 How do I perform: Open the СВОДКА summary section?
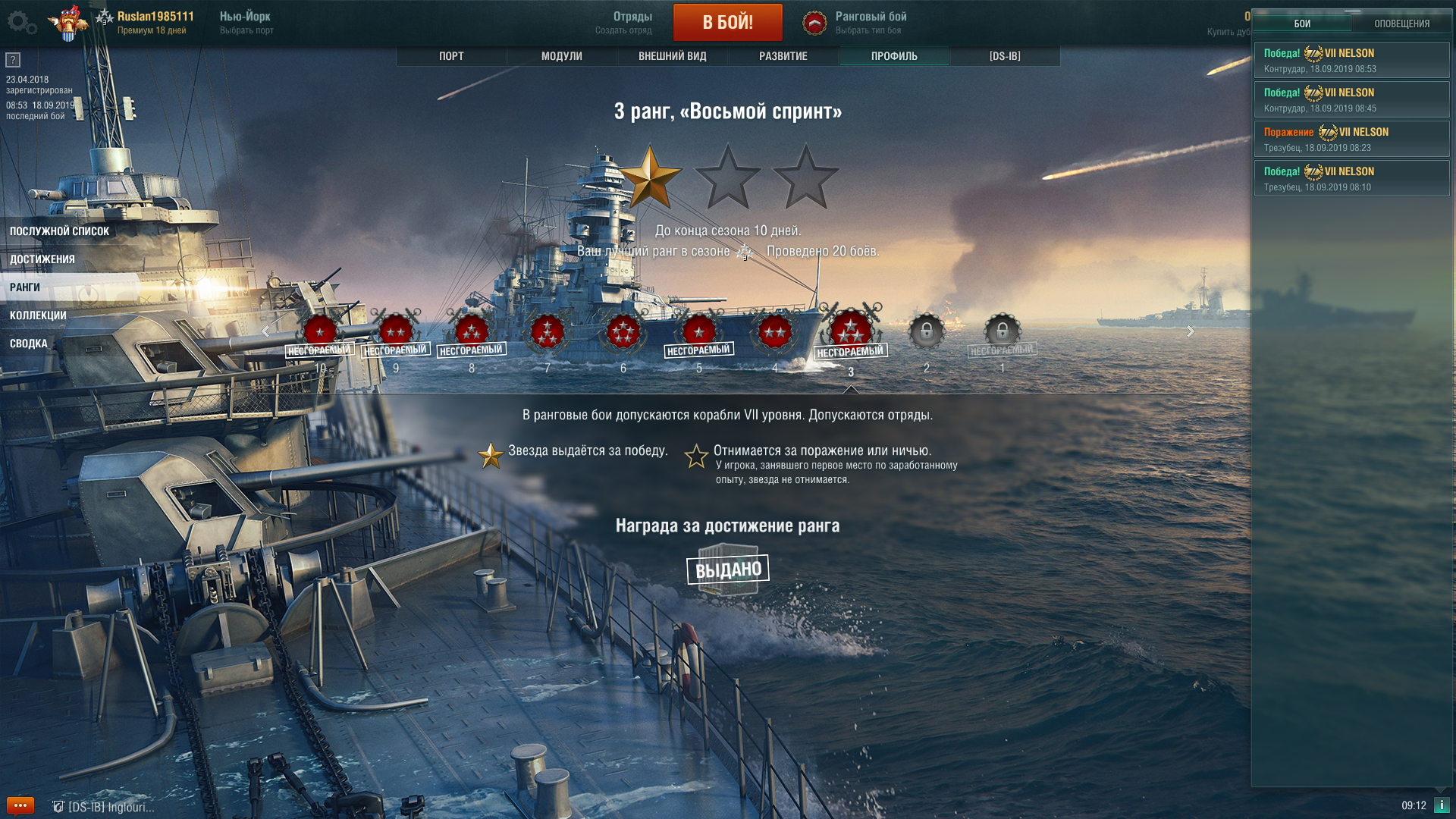coord(29,344)
